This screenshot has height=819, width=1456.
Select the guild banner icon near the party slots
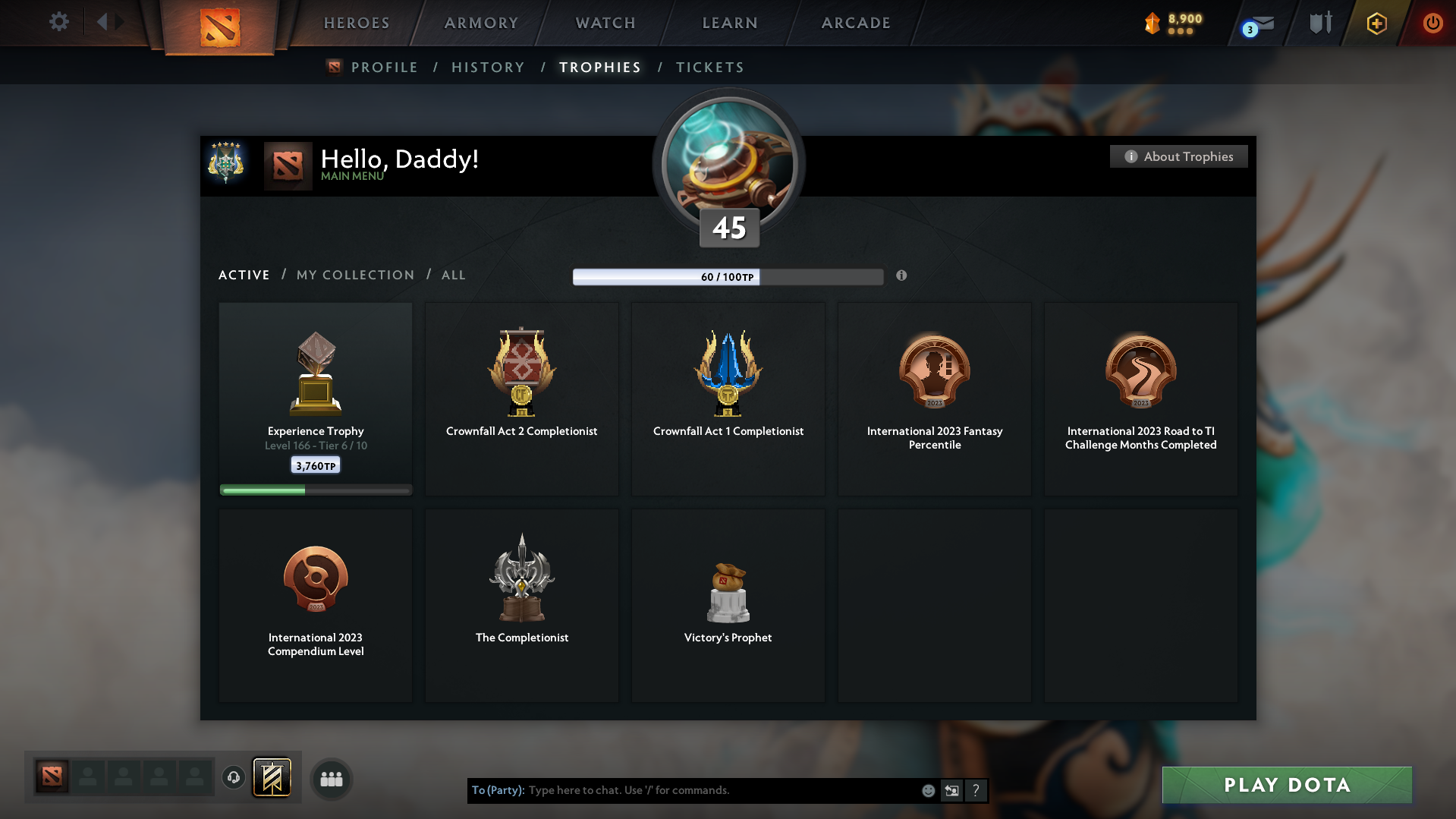(273, 778)
